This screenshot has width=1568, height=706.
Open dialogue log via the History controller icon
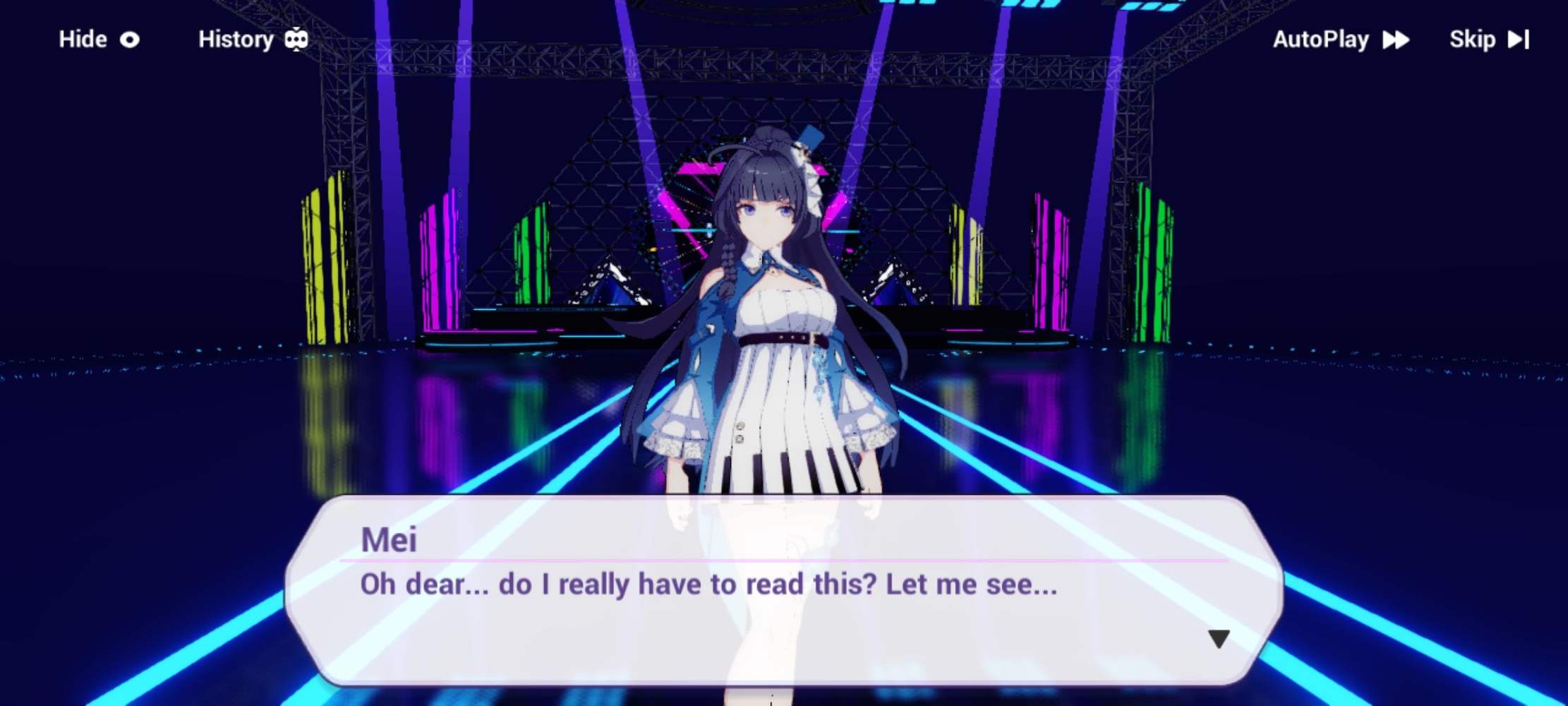coord(301,40)
